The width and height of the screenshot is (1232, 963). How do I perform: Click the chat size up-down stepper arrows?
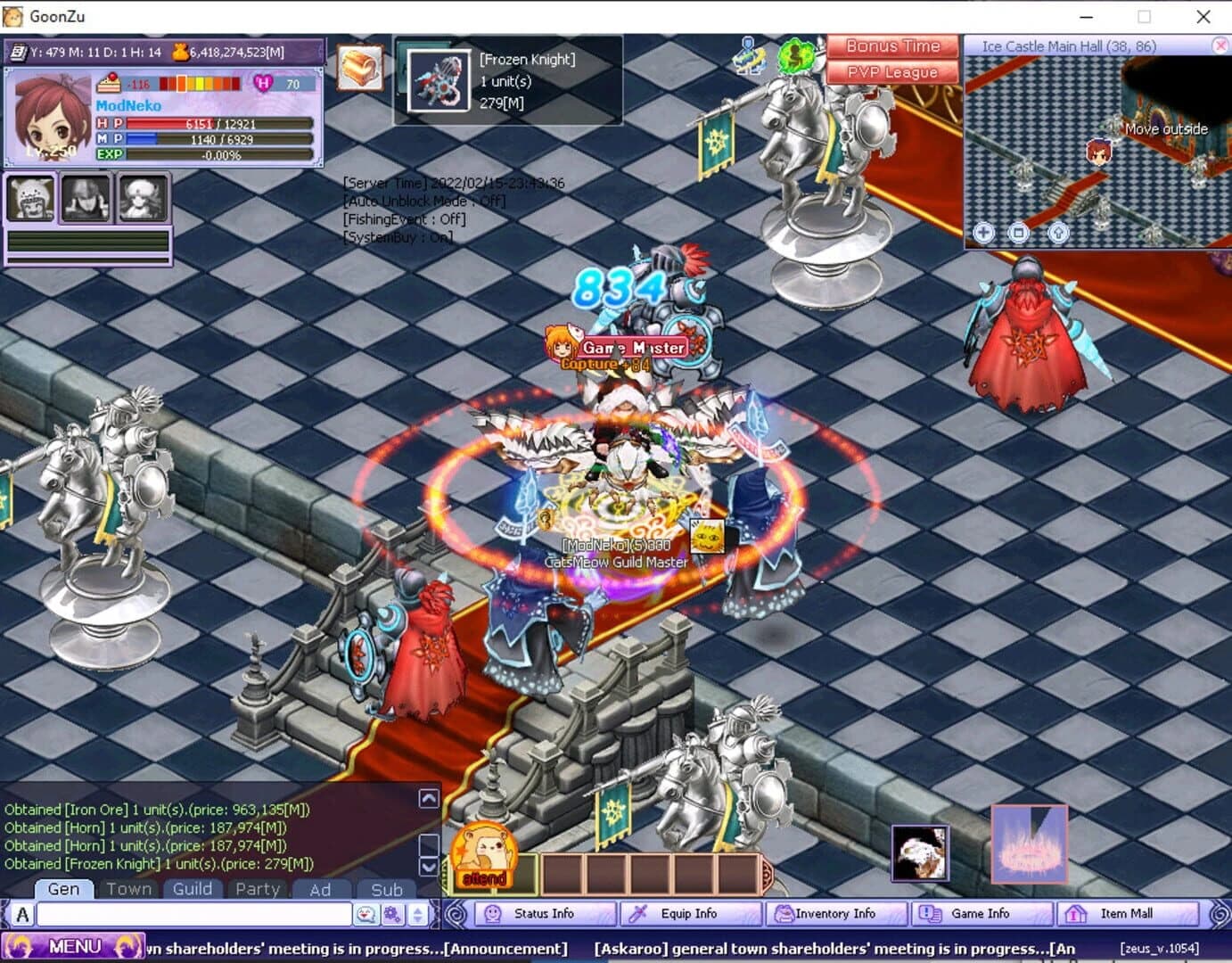(417, 913)
